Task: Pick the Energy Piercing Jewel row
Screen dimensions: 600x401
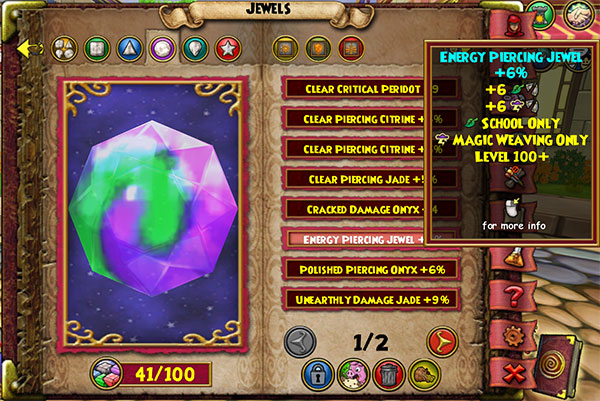Action: pos(371,239)
